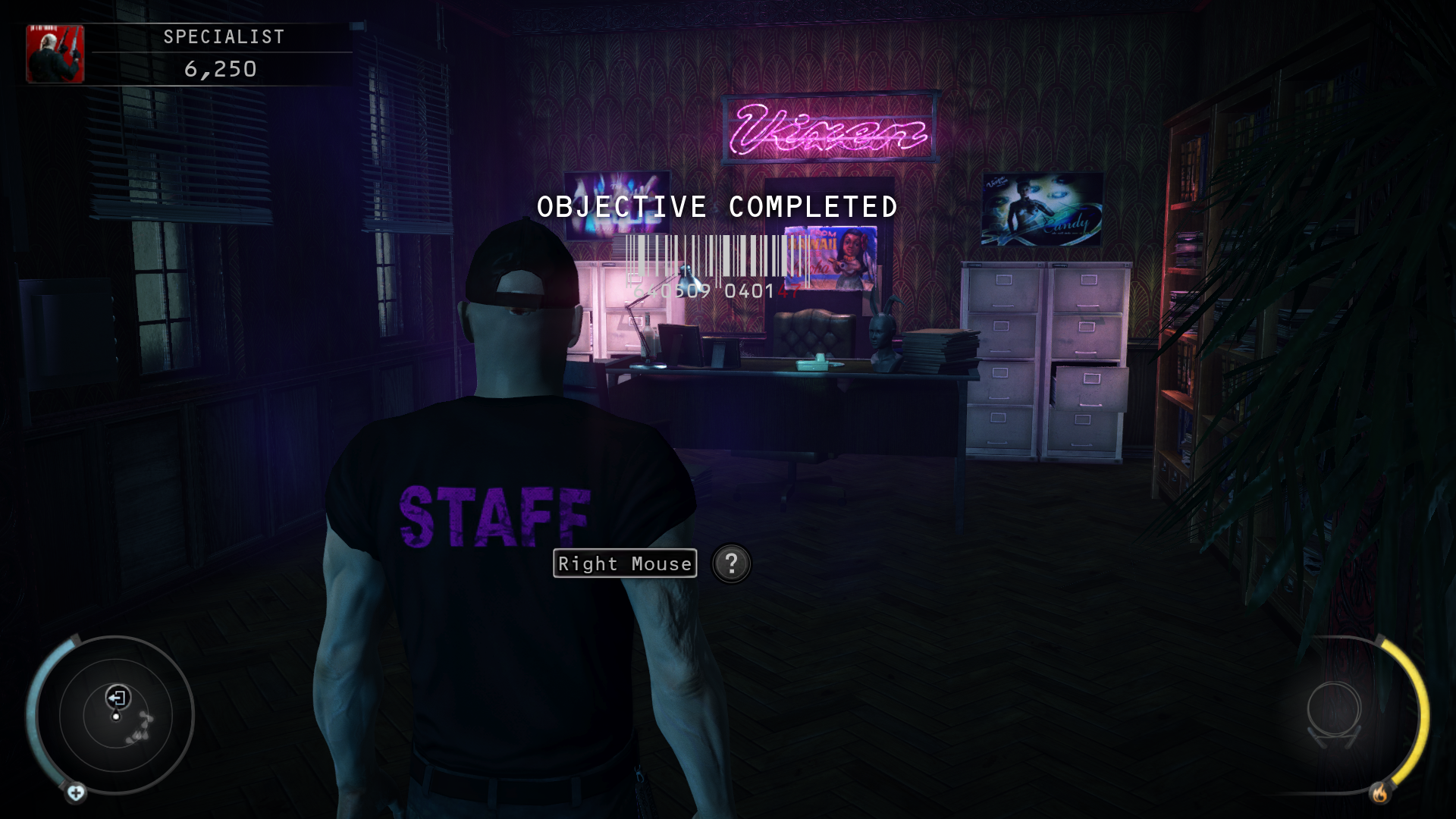Screen dimensions: 1456x819
Task: Select the exit marker on the minimap
Action: tap(118, 697)
